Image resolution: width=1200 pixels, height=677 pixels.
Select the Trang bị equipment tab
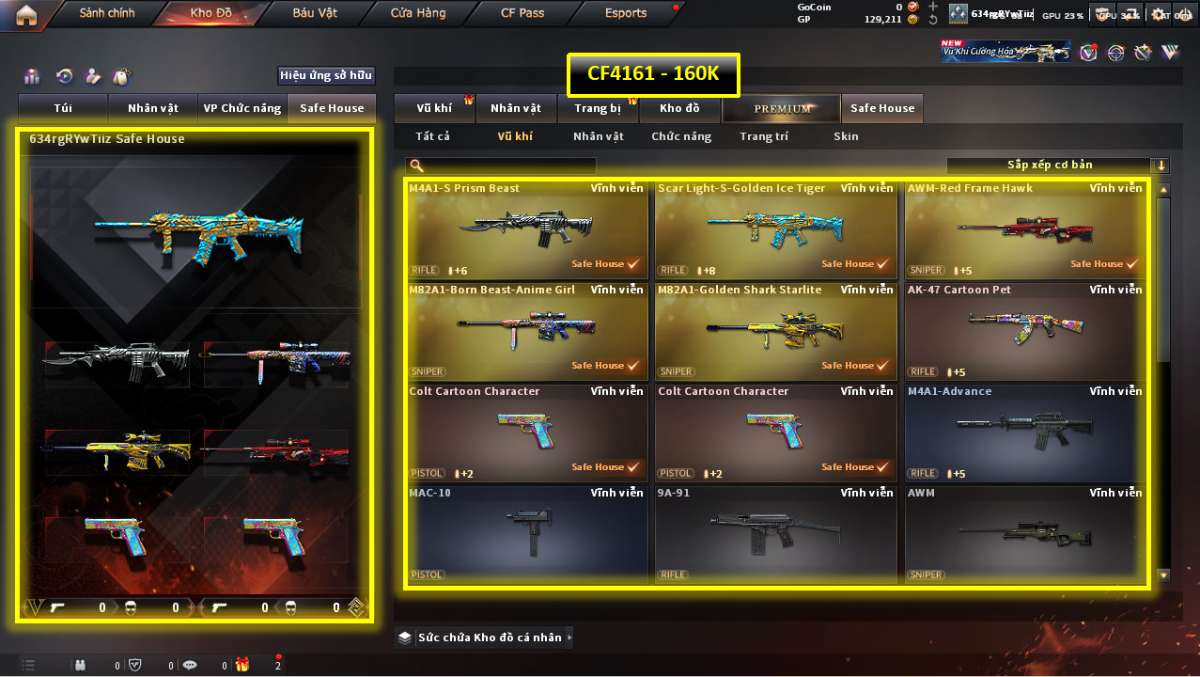[x=598, y=108]
